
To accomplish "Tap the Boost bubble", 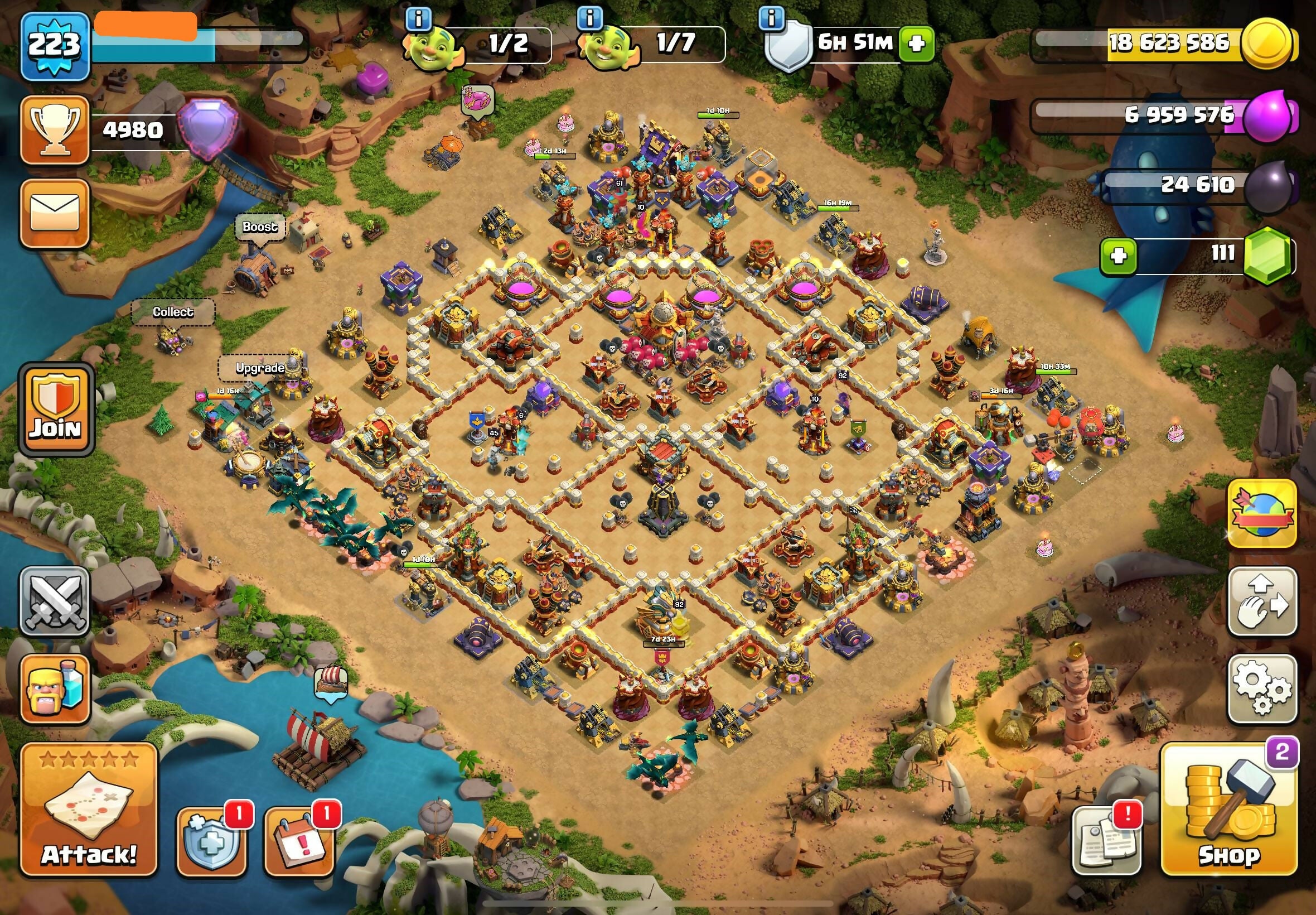I will (x=259, y=227).
